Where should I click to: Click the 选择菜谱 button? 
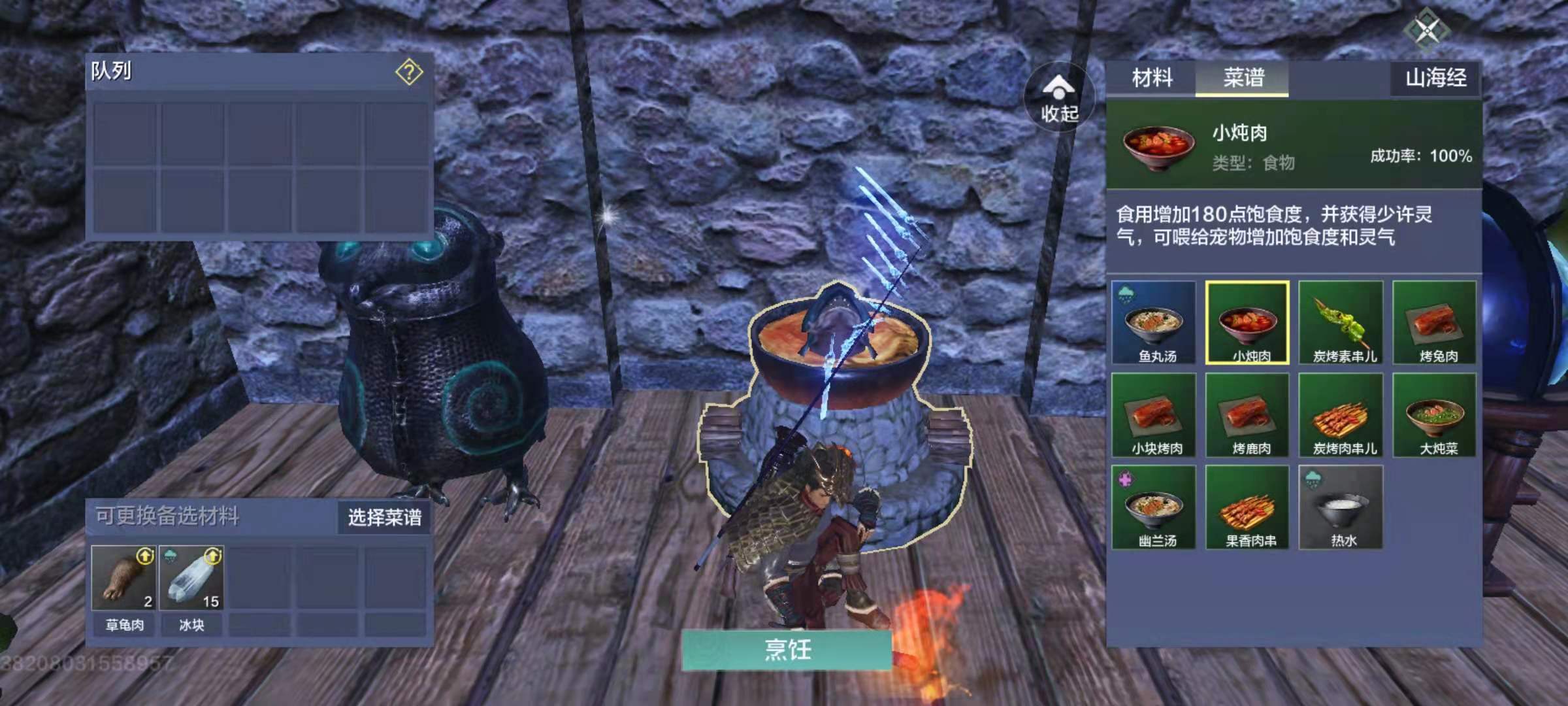click(384, 518)
